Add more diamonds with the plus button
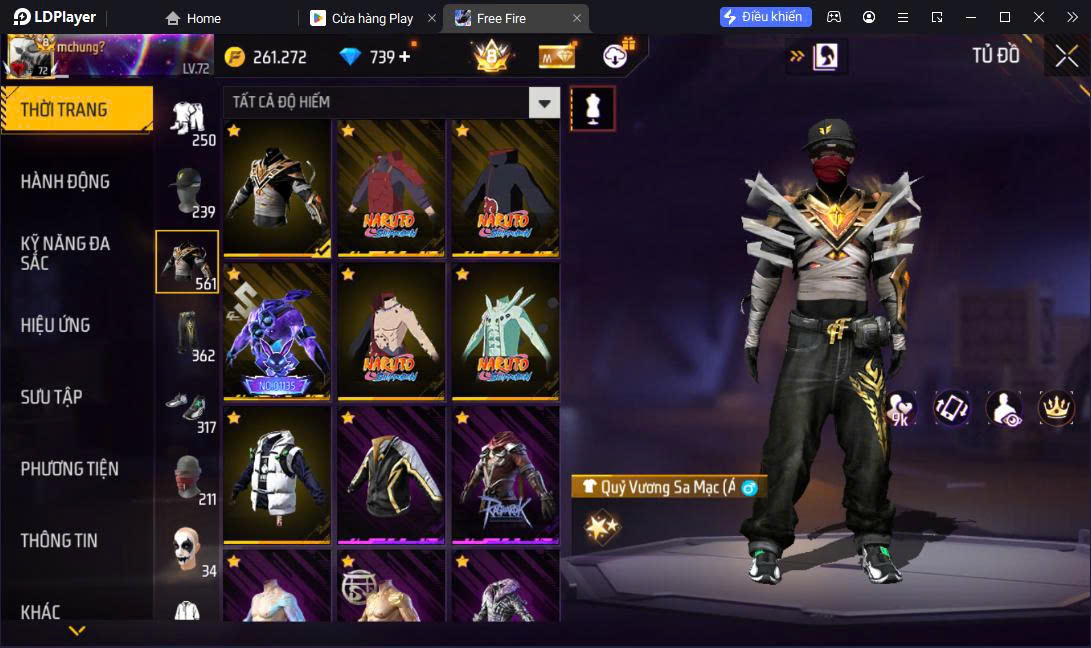 pyautogui.click(x=405, y=57)
